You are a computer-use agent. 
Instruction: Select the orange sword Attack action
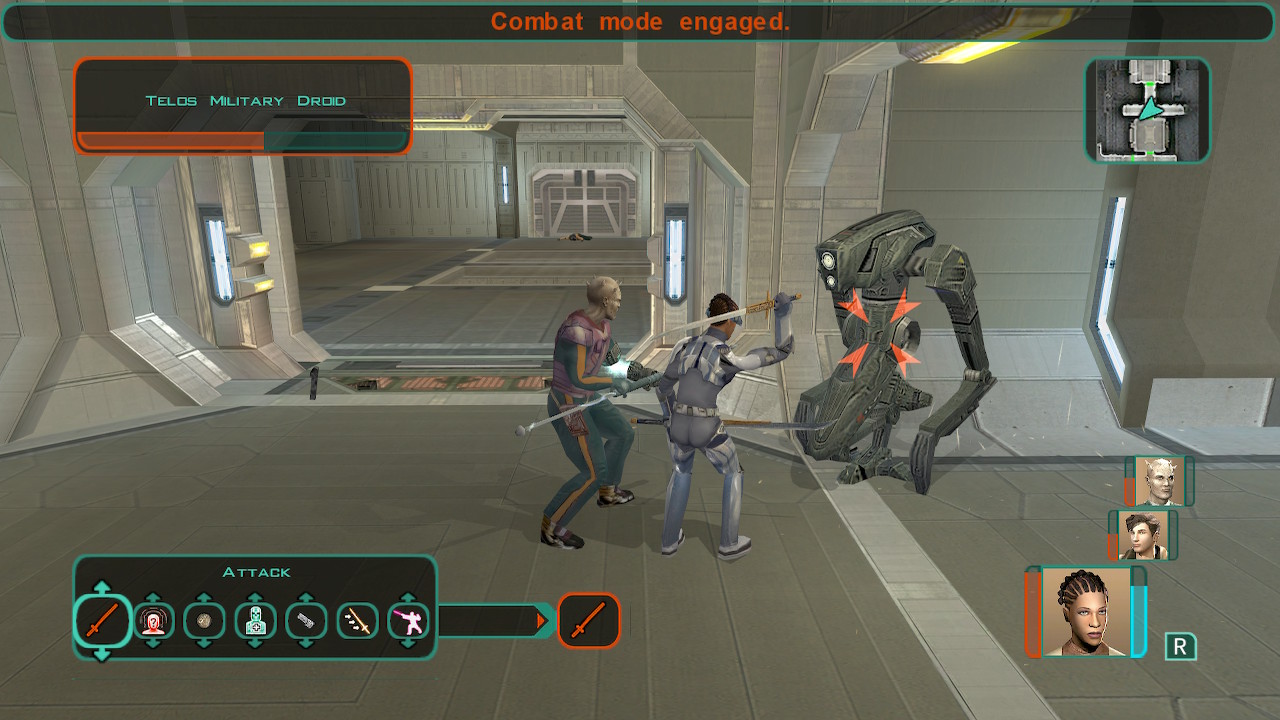[102, 621]
